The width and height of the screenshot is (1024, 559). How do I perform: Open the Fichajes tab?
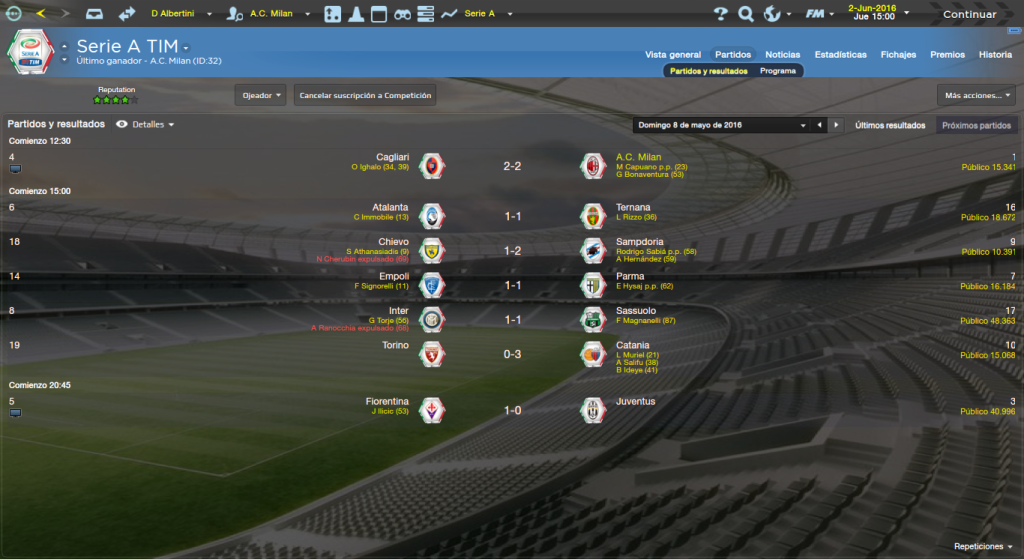(x=898, y=54)
